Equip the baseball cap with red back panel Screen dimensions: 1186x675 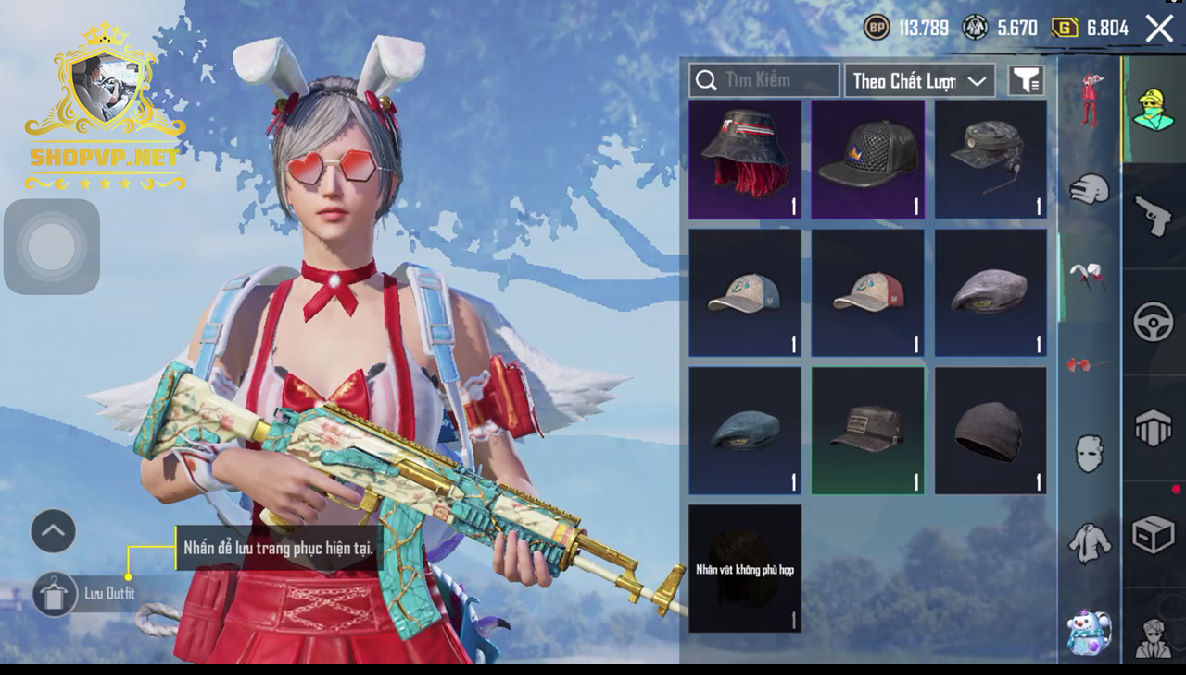[x=868, y=293]
